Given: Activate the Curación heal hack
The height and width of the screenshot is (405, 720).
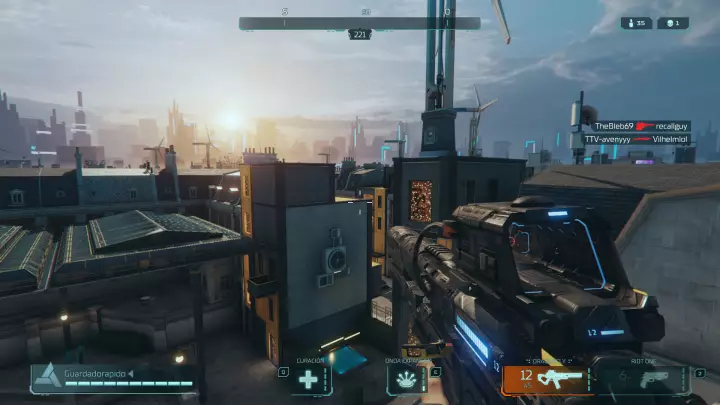Looking at the screenshot, I should (x=311, y=379).
